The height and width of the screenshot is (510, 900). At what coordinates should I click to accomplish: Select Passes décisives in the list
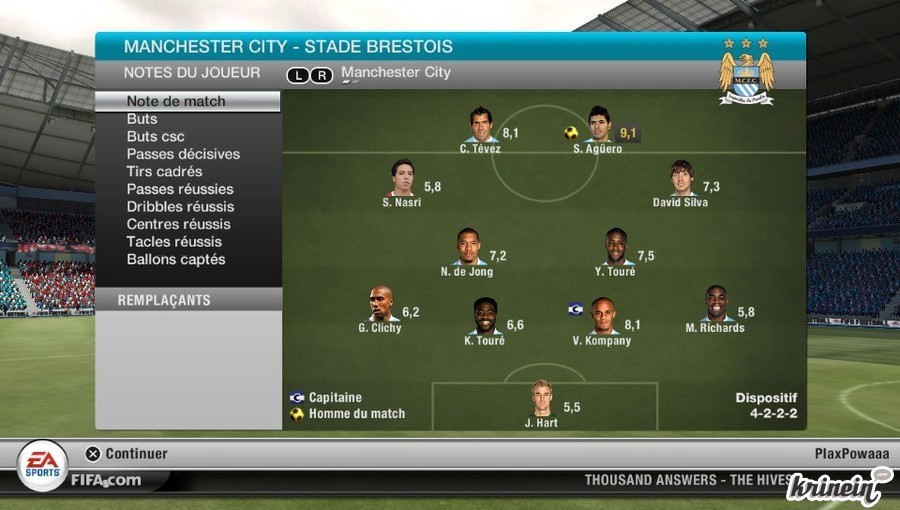click(x=183, y=154)
